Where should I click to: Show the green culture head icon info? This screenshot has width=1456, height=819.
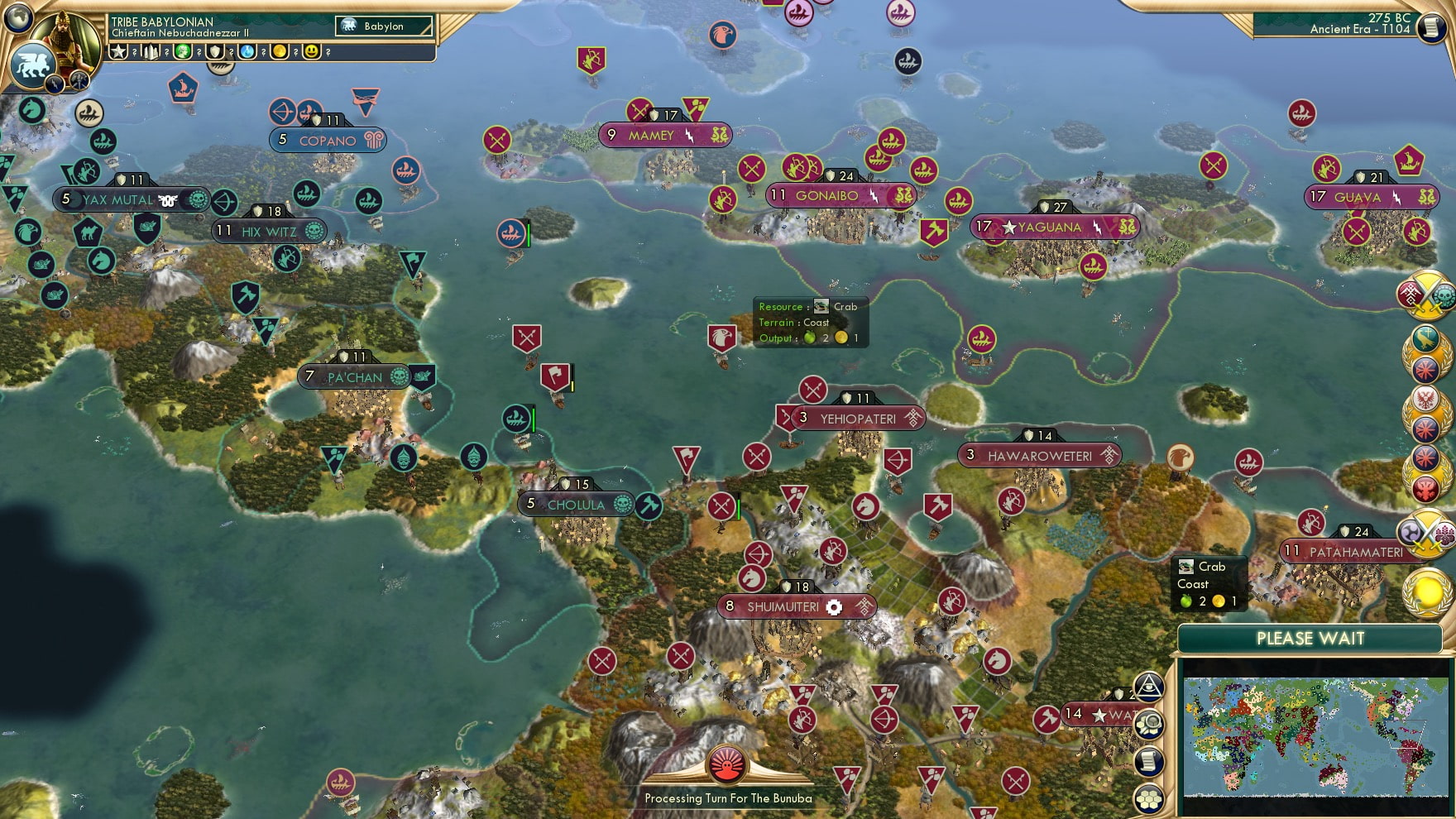(x=183, y=52)
